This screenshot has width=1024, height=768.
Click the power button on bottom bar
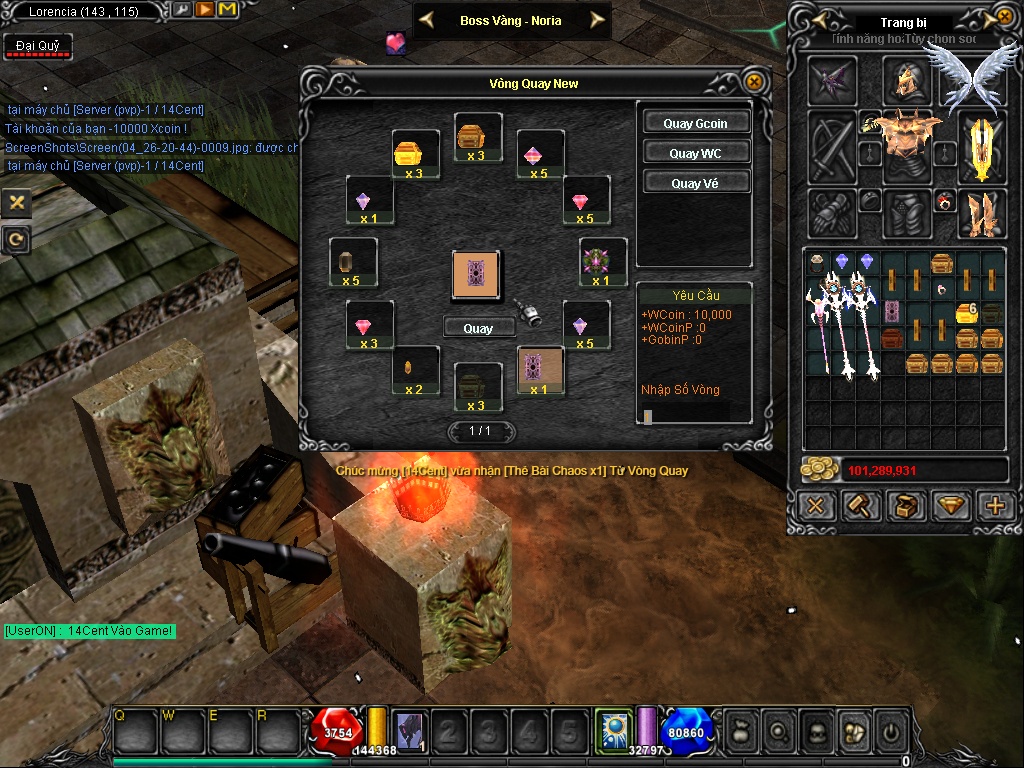point(891,733)
